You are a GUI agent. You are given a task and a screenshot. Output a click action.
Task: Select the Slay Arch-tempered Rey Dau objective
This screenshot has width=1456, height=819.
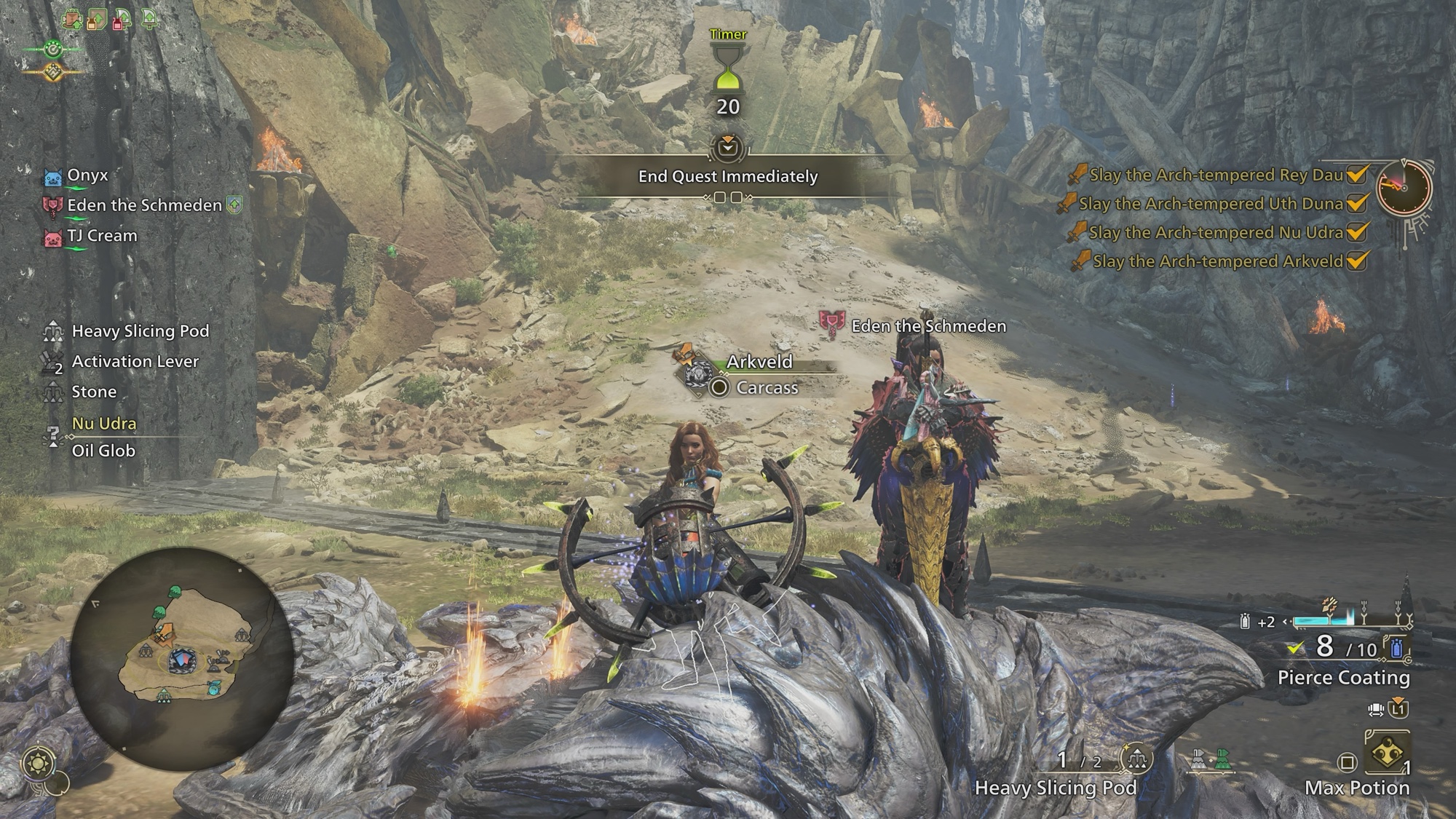1216,175
